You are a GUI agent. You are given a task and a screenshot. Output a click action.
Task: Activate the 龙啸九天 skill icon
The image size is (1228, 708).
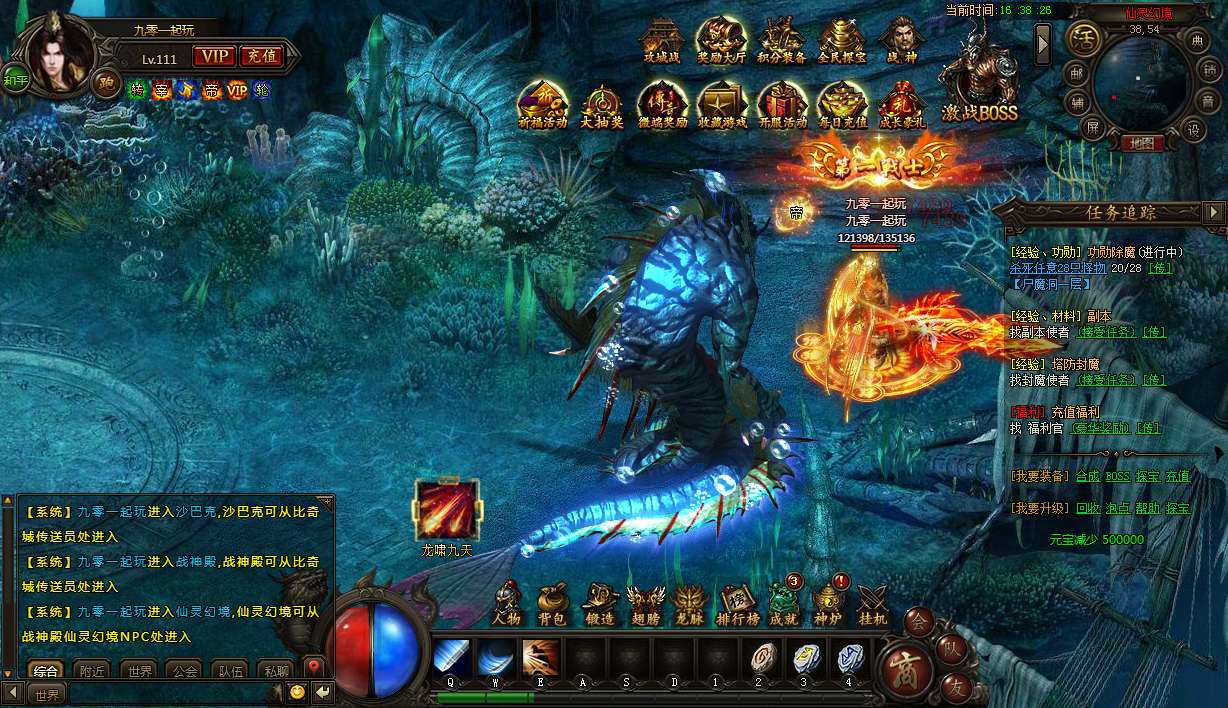point(446,511)
